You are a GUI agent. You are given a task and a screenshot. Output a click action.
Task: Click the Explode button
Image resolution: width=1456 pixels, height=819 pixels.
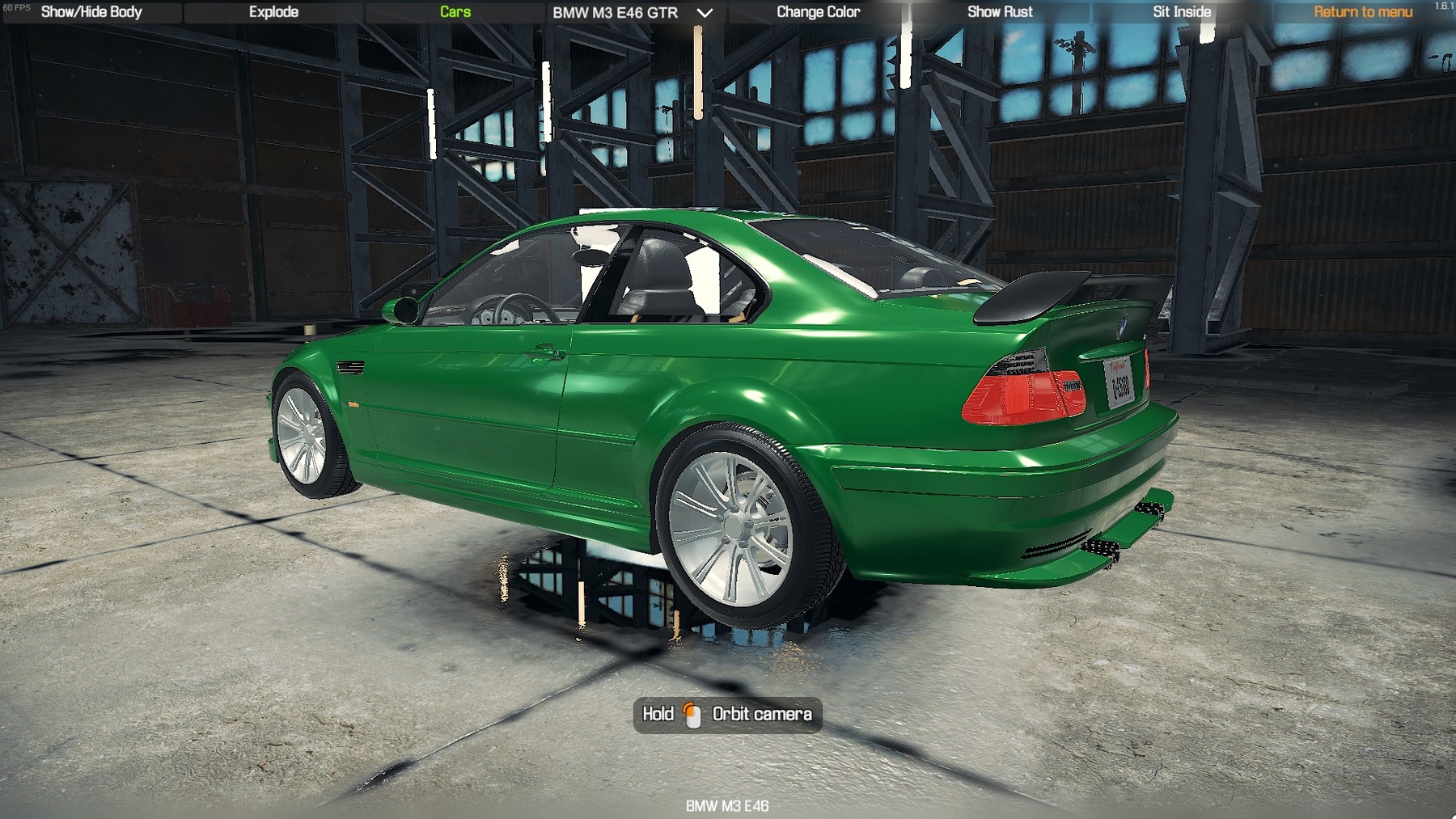(x=273, y=12)
